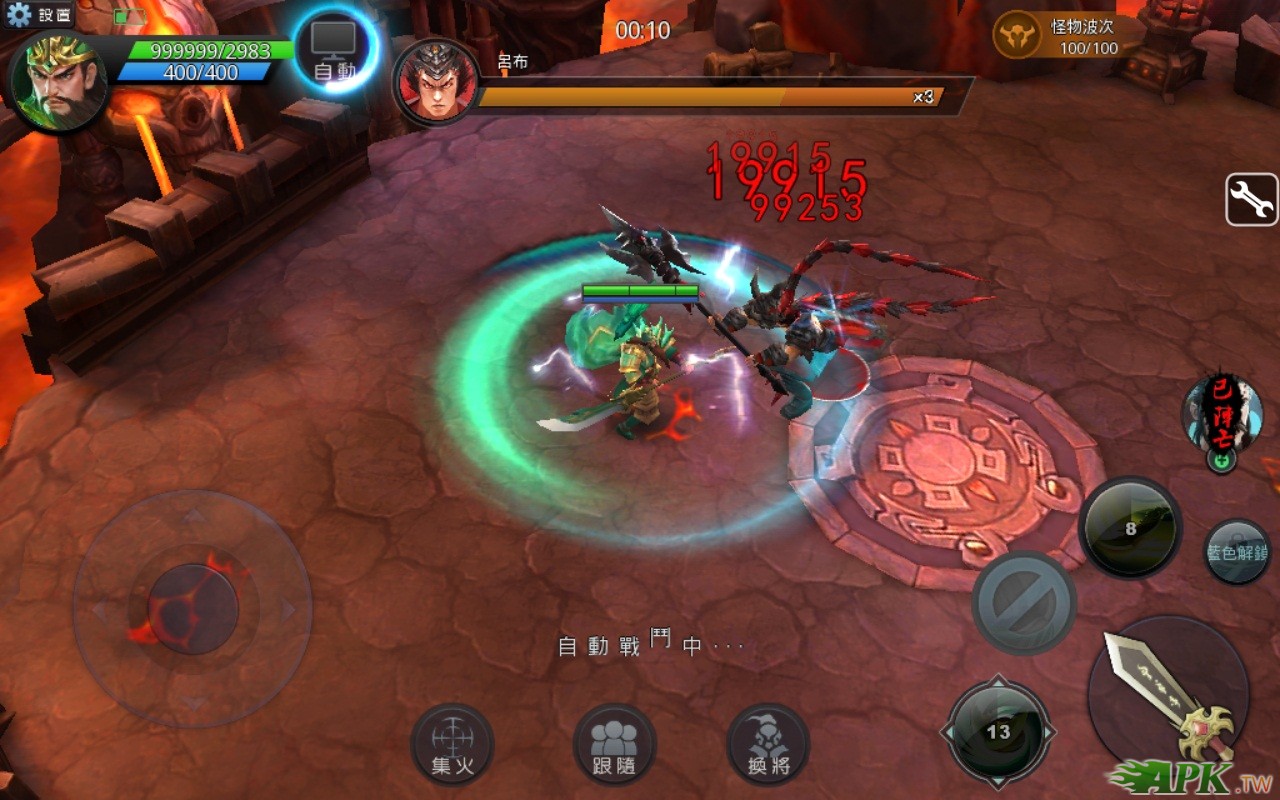Screen dimensions: 1280x800
Task: Toggle the 自動 auto-battle button
Action: (335, 50)
